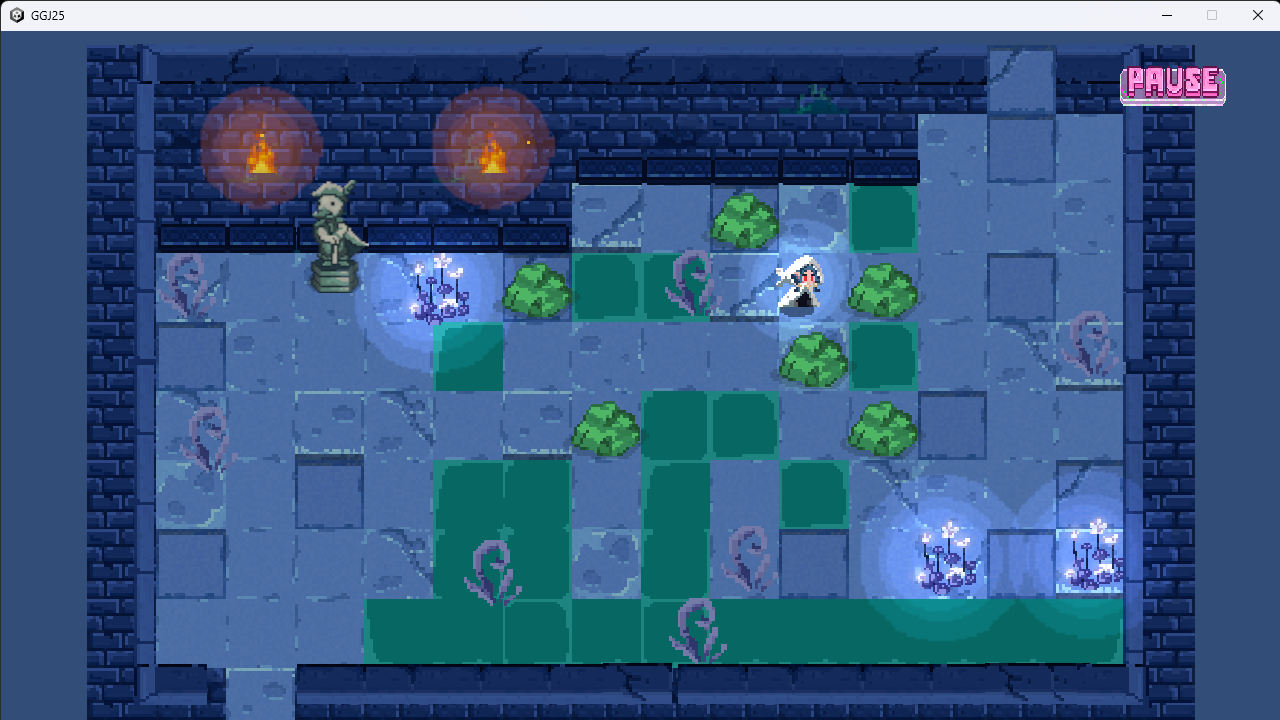Click the bush next to the player
The height and width of the screenshot is (720, 1280).
click(885, 290)
